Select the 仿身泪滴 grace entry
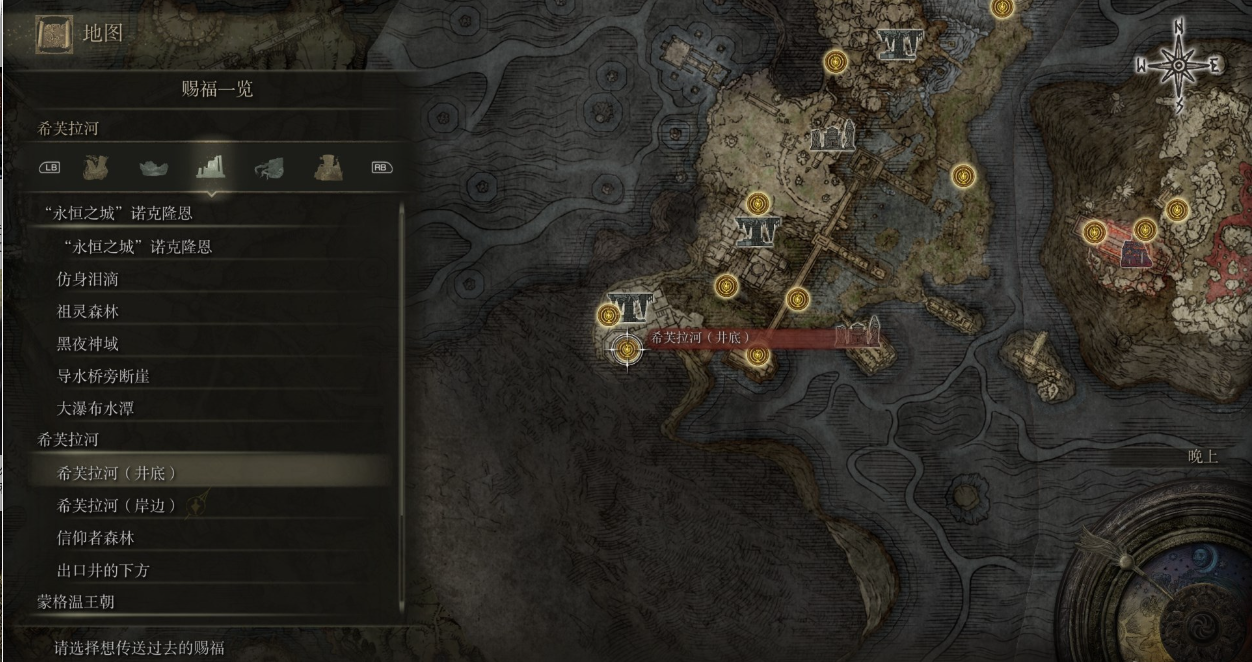This screenshot has height=662, width=1252. point(88,279)
